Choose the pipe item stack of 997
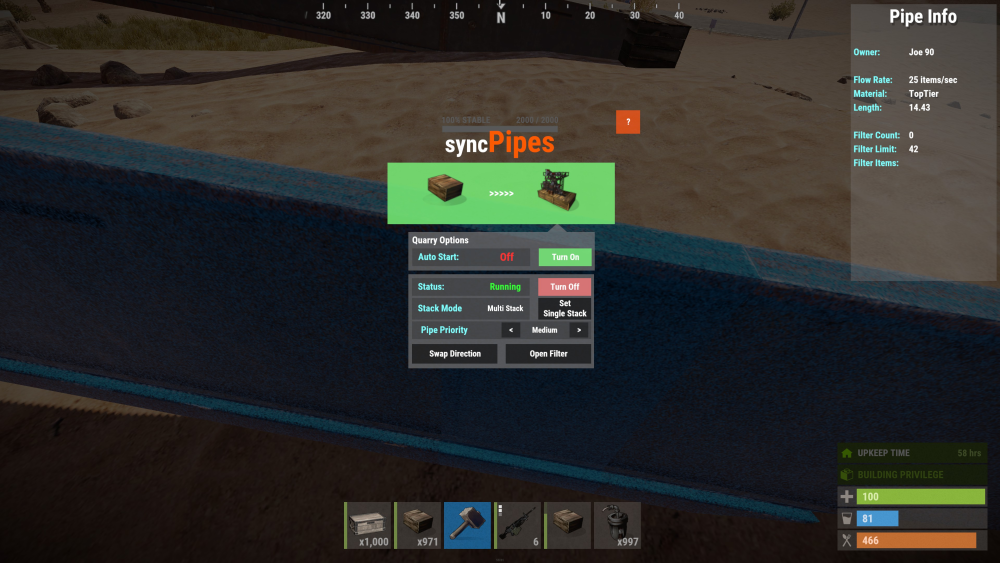The width and height of the screenshot is (1000, 563). tap(617, 525)
